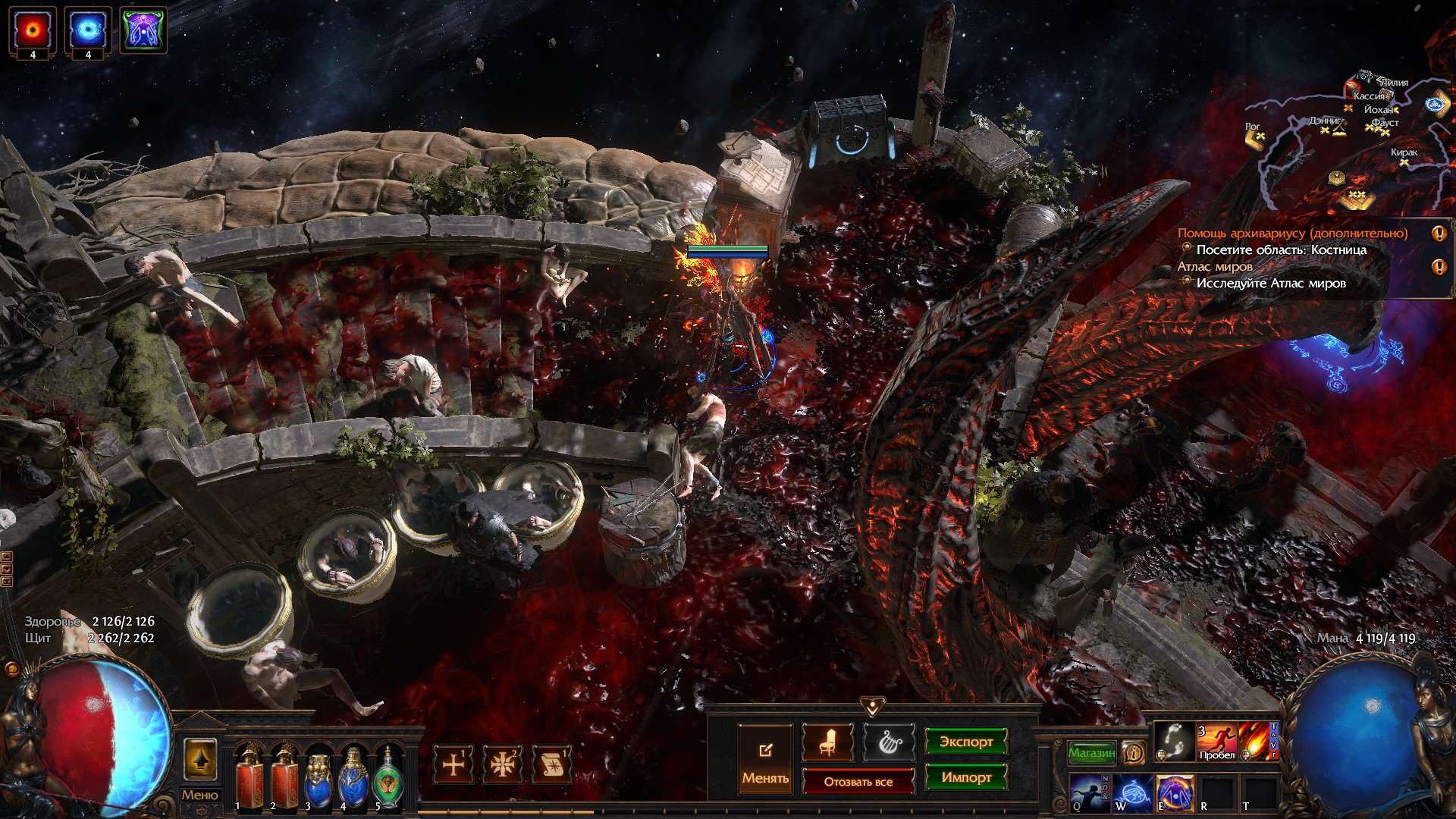Viewport: 1456px width, 819px height.
Task: Click the green Импорт button
Action: click(965, 777)
